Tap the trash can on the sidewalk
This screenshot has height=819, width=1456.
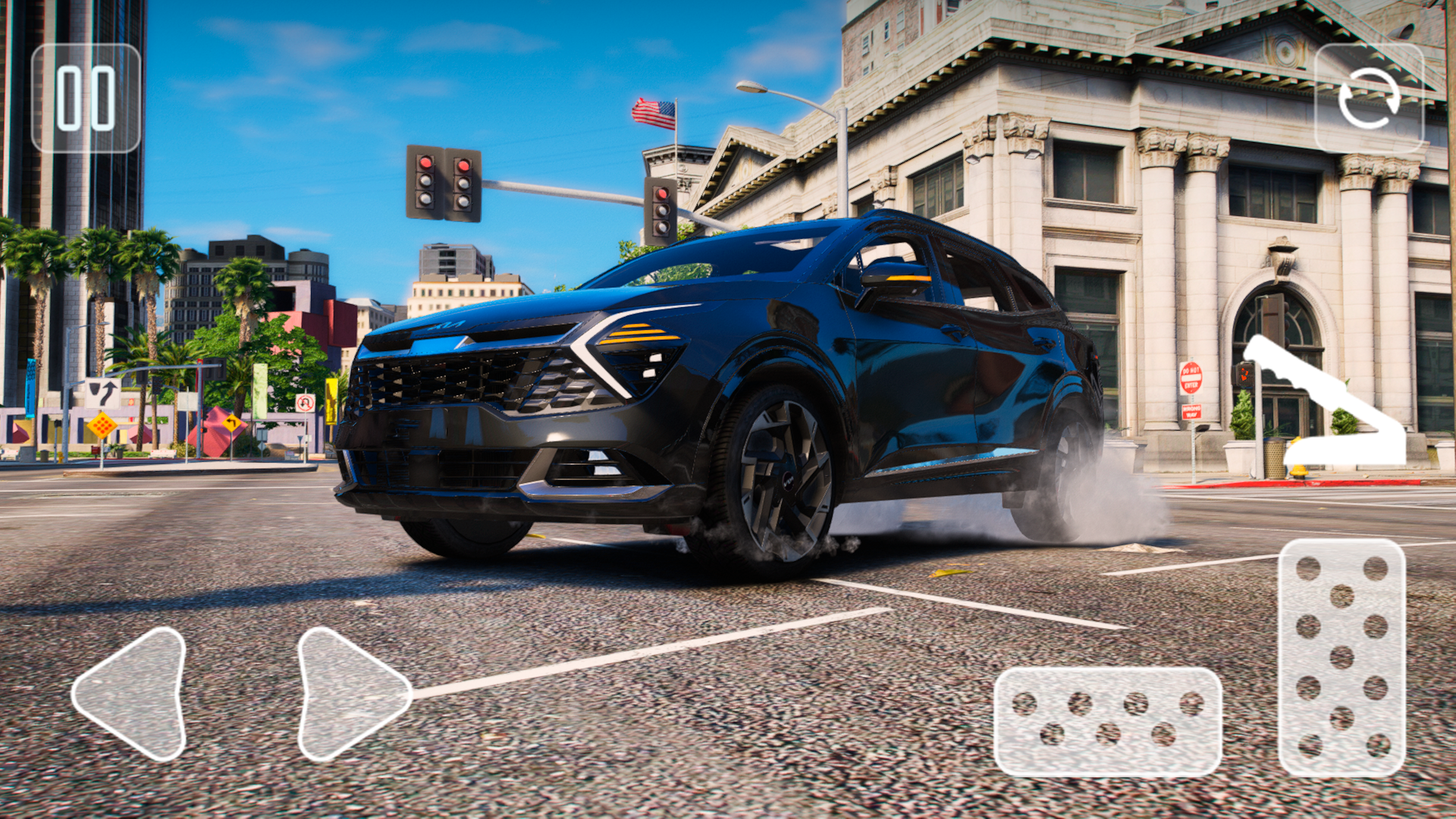(1275, 459)
